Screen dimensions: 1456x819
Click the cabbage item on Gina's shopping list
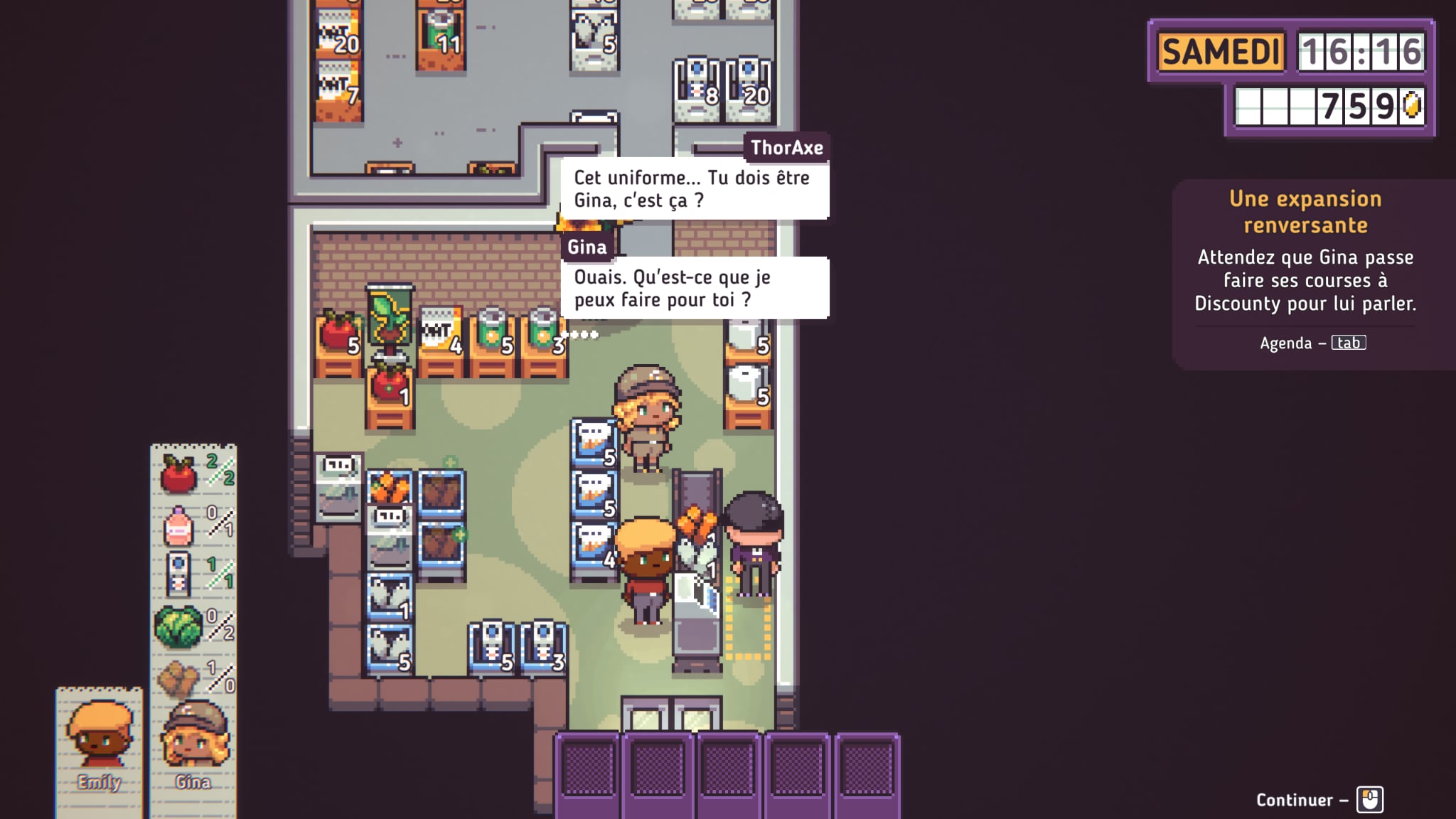(178, 627)
